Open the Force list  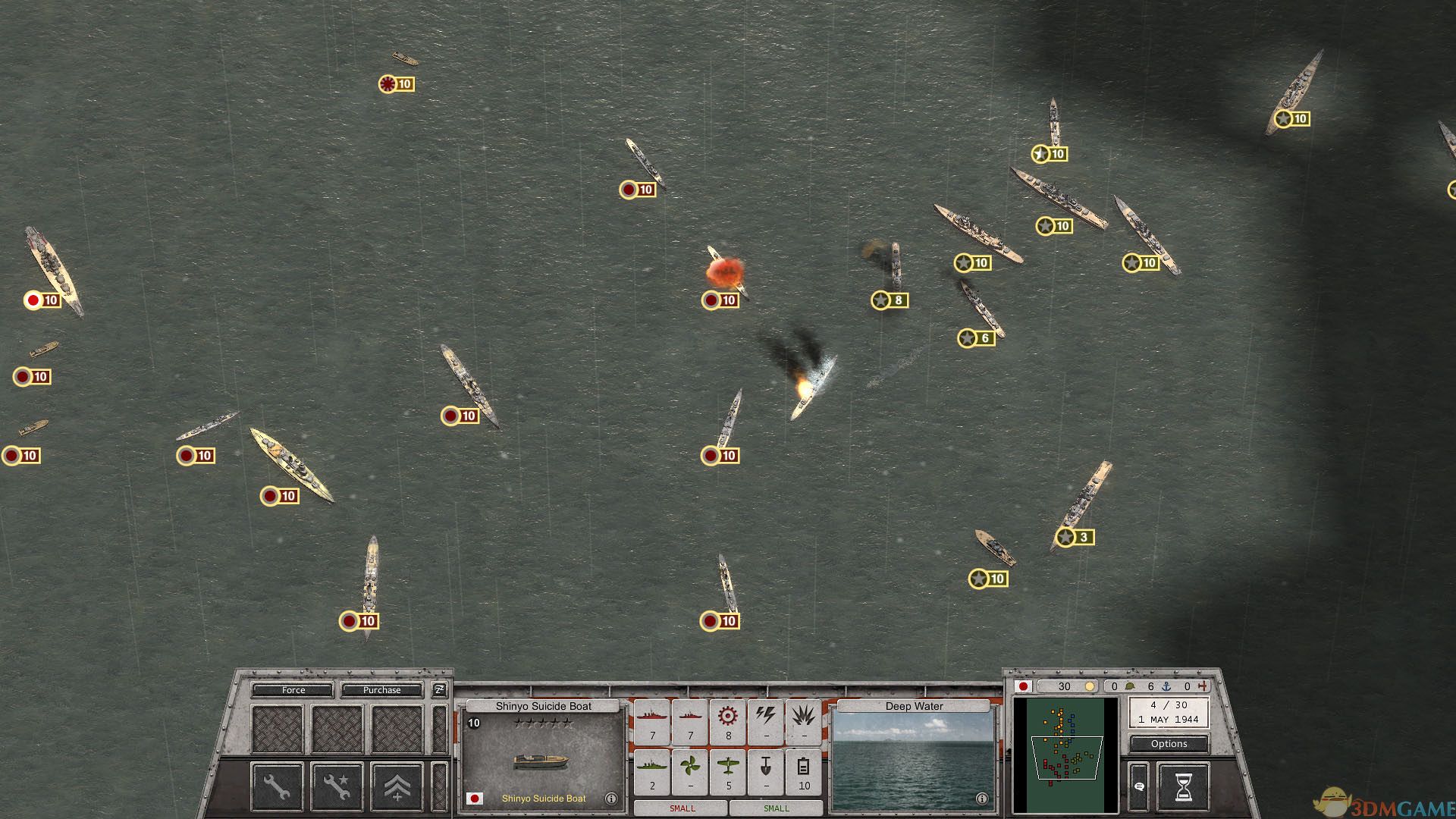point(293,690)
